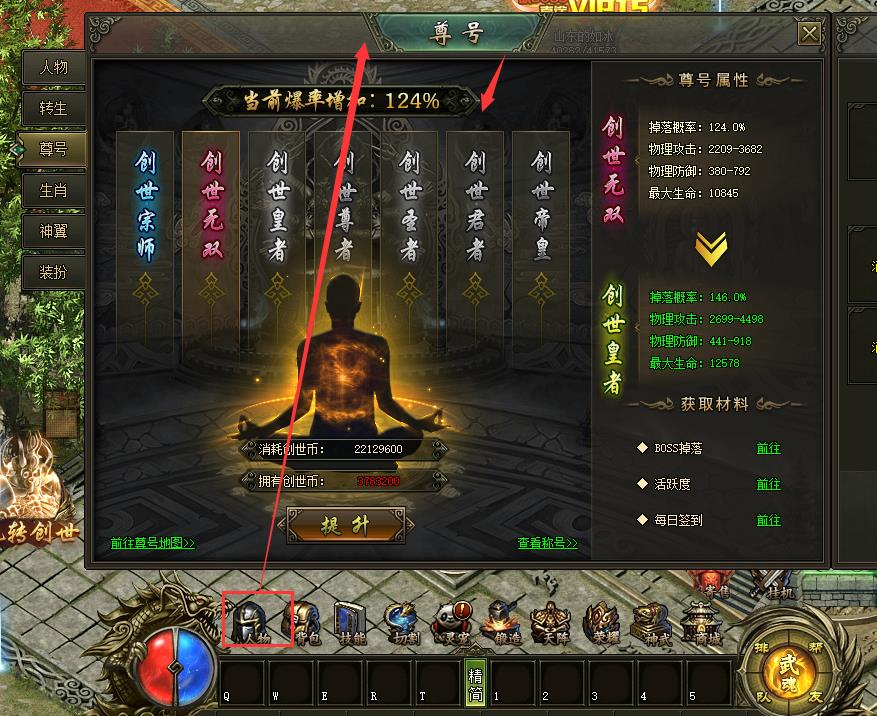Go to 活跃度 via its 前往 link

[768, 485]
